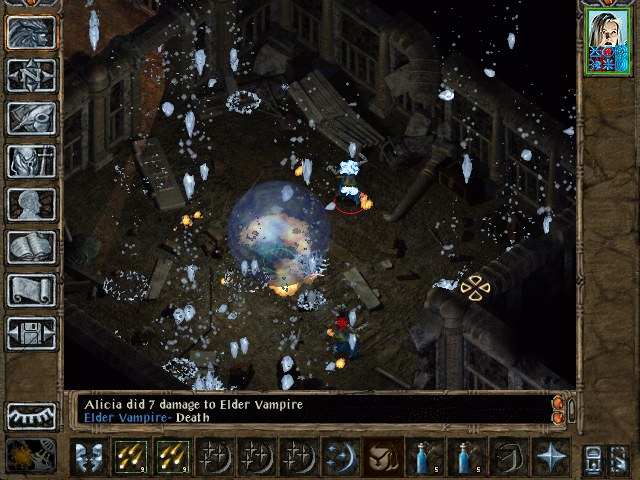Activate the talk masks button
The height and width of the screenshot is (480, 640).
coord(88,457)
